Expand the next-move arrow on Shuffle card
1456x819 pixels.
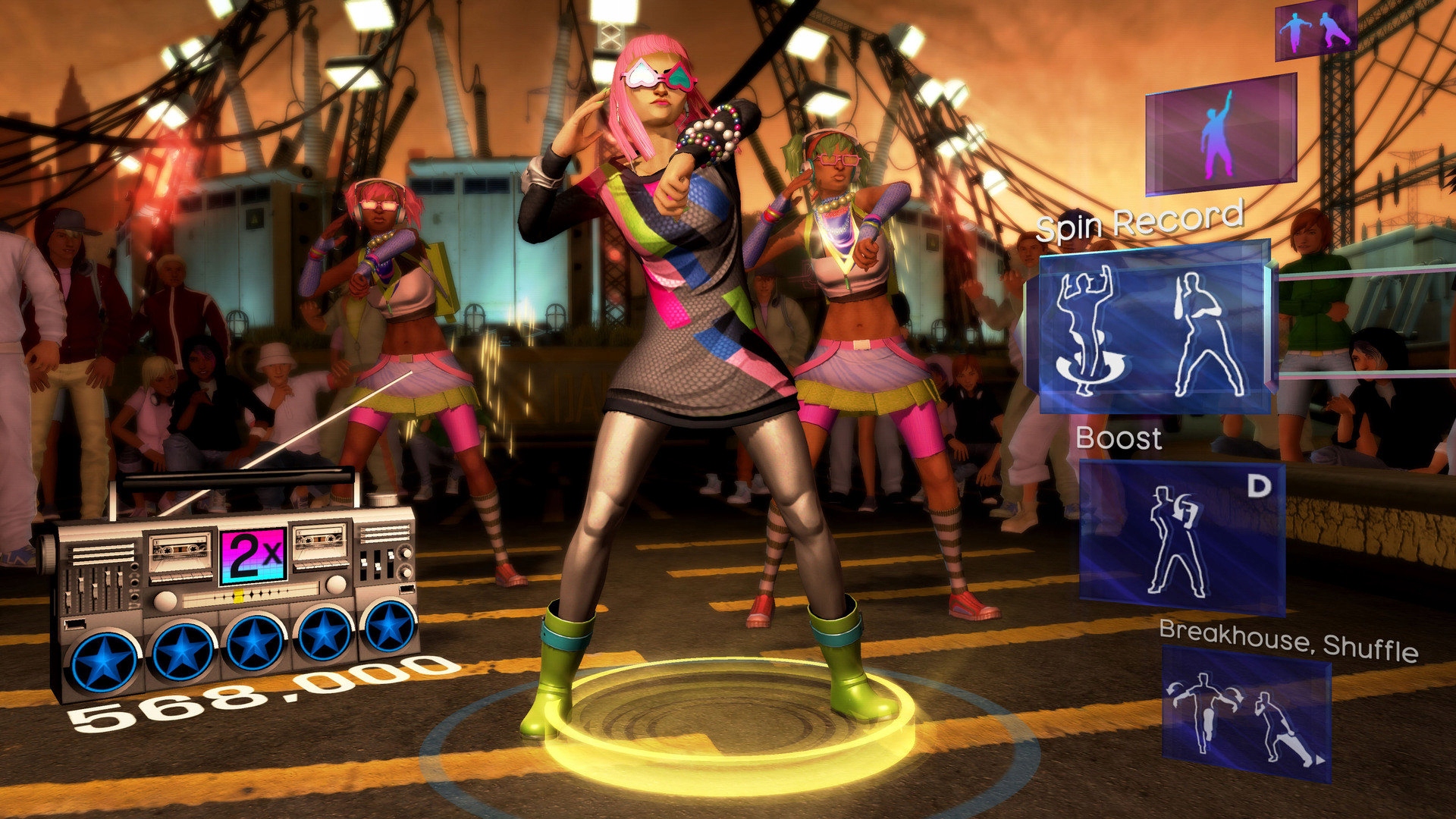[x=1319, y=760]
